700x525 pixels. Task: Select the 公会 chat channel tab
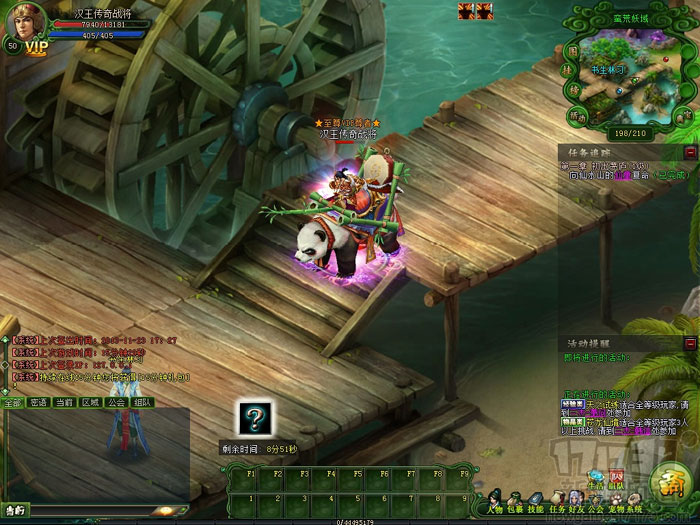point(116,403)
